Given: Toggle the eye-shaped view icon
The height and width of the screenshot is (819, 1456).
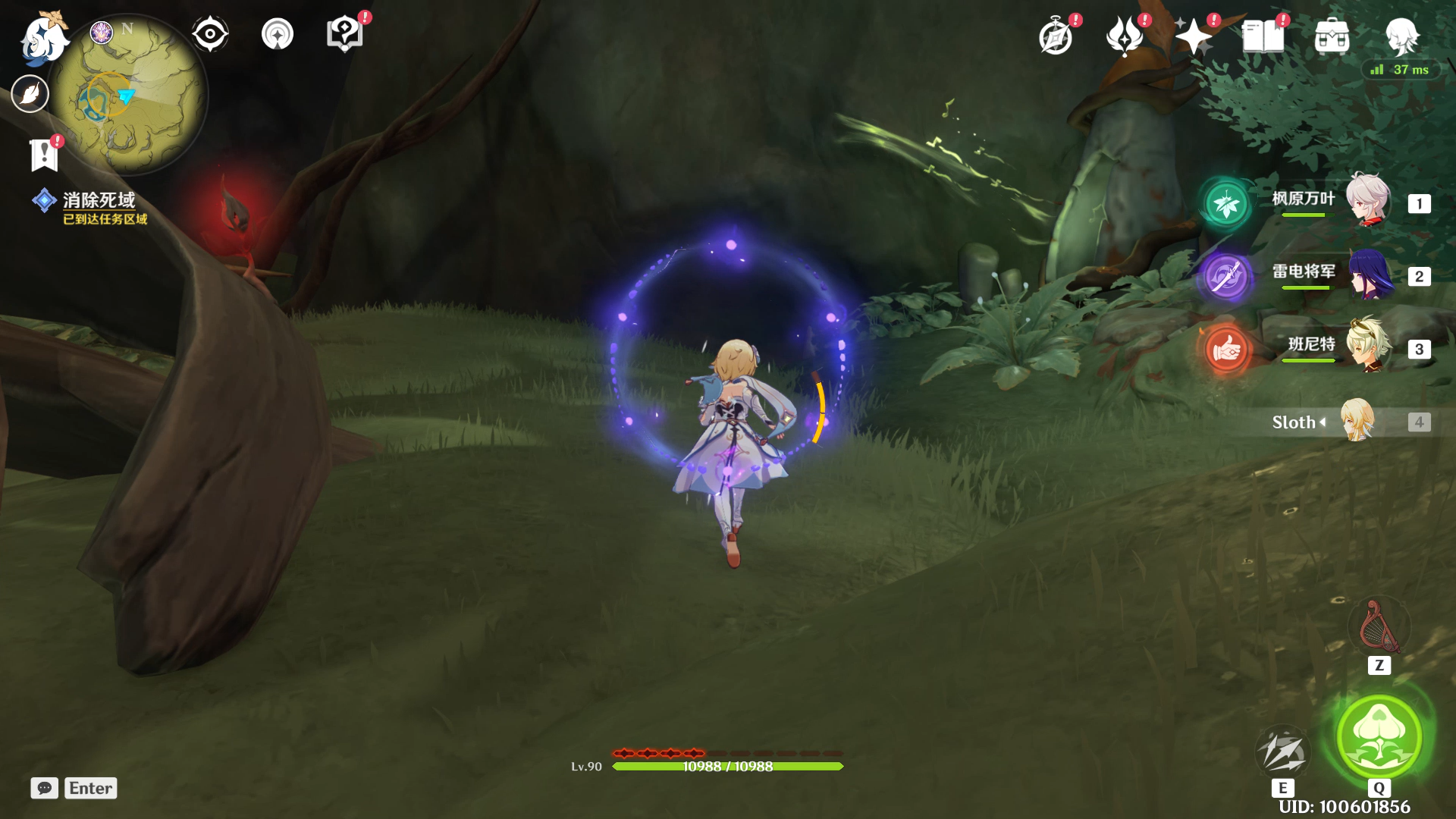Looking at the screenshot, I should 210,34.
